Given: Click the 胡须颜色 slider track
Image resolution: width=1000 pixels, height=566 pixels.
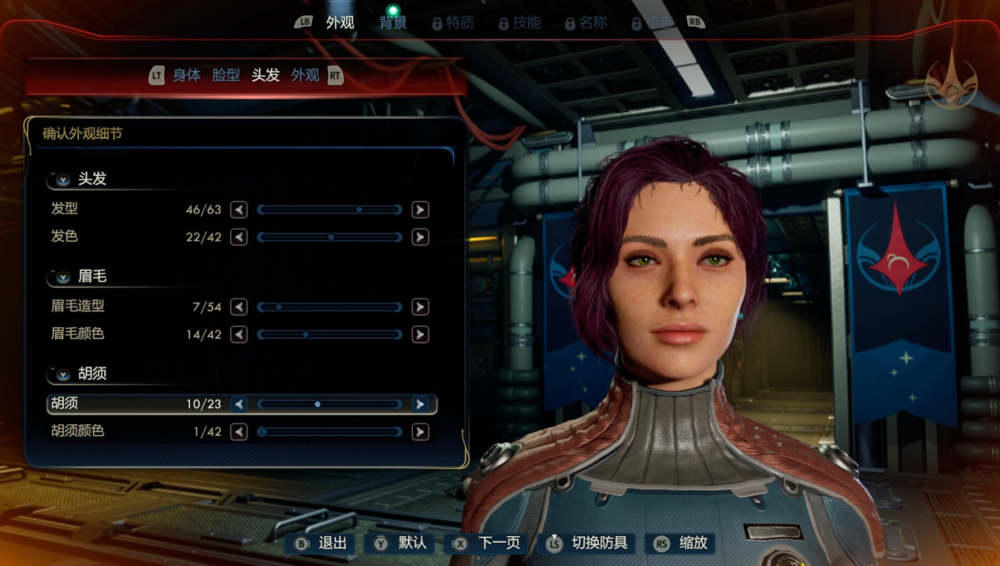Looking at the screenshot, I should (x=329, y=432).
